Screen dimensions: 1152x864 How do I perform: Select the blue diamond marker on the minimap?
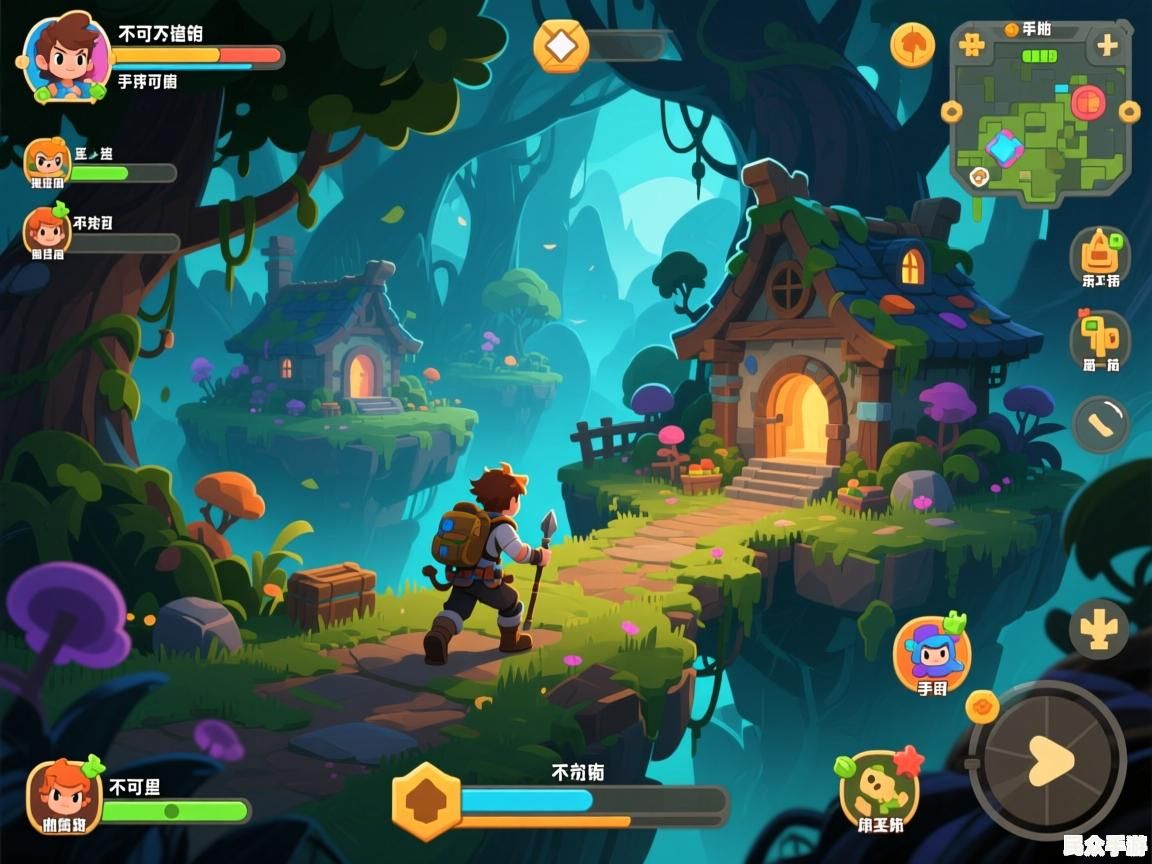1003,148
